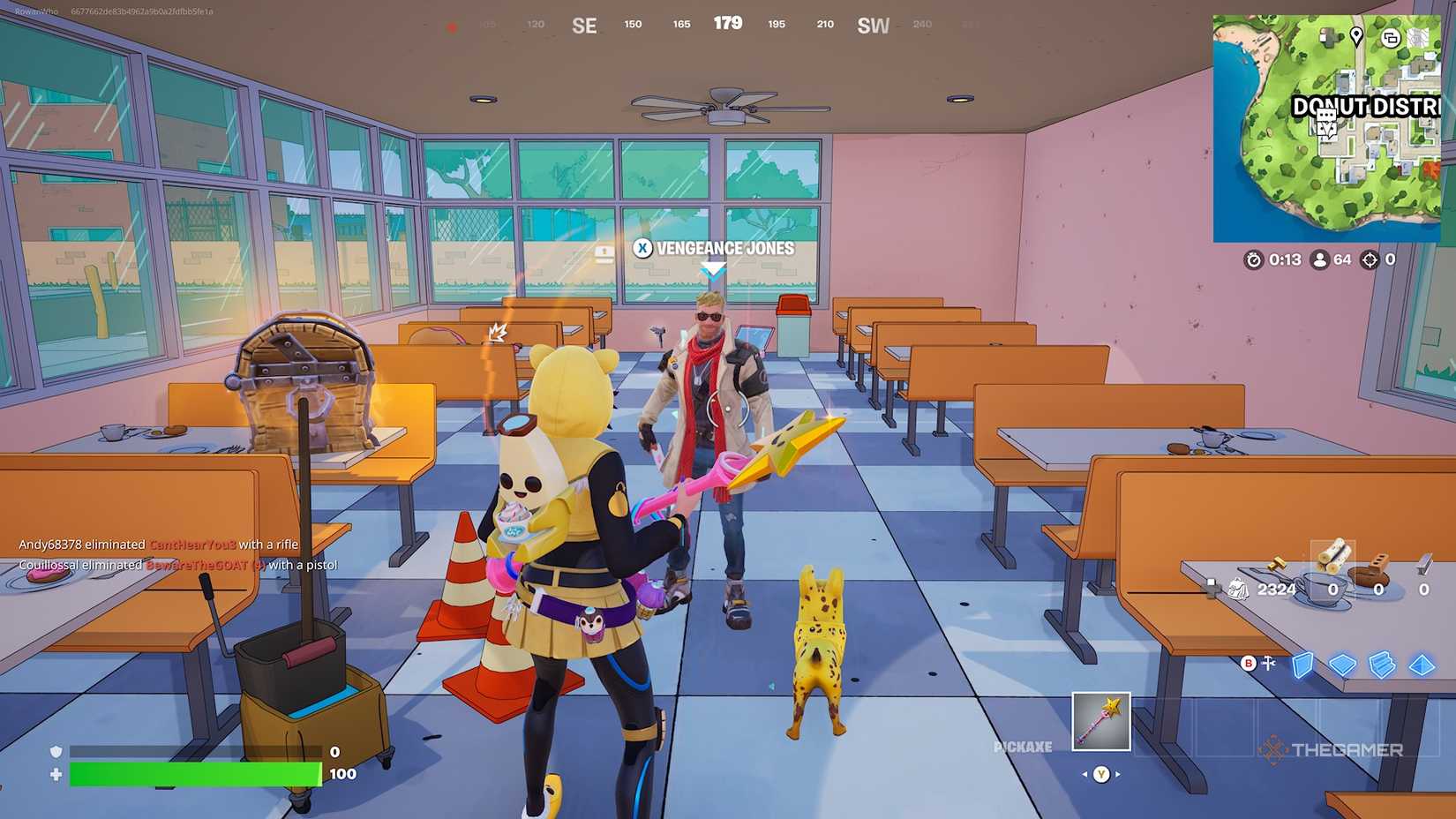
Task: Click the location pin icon above the minimap
Action: click(1357, 37)
